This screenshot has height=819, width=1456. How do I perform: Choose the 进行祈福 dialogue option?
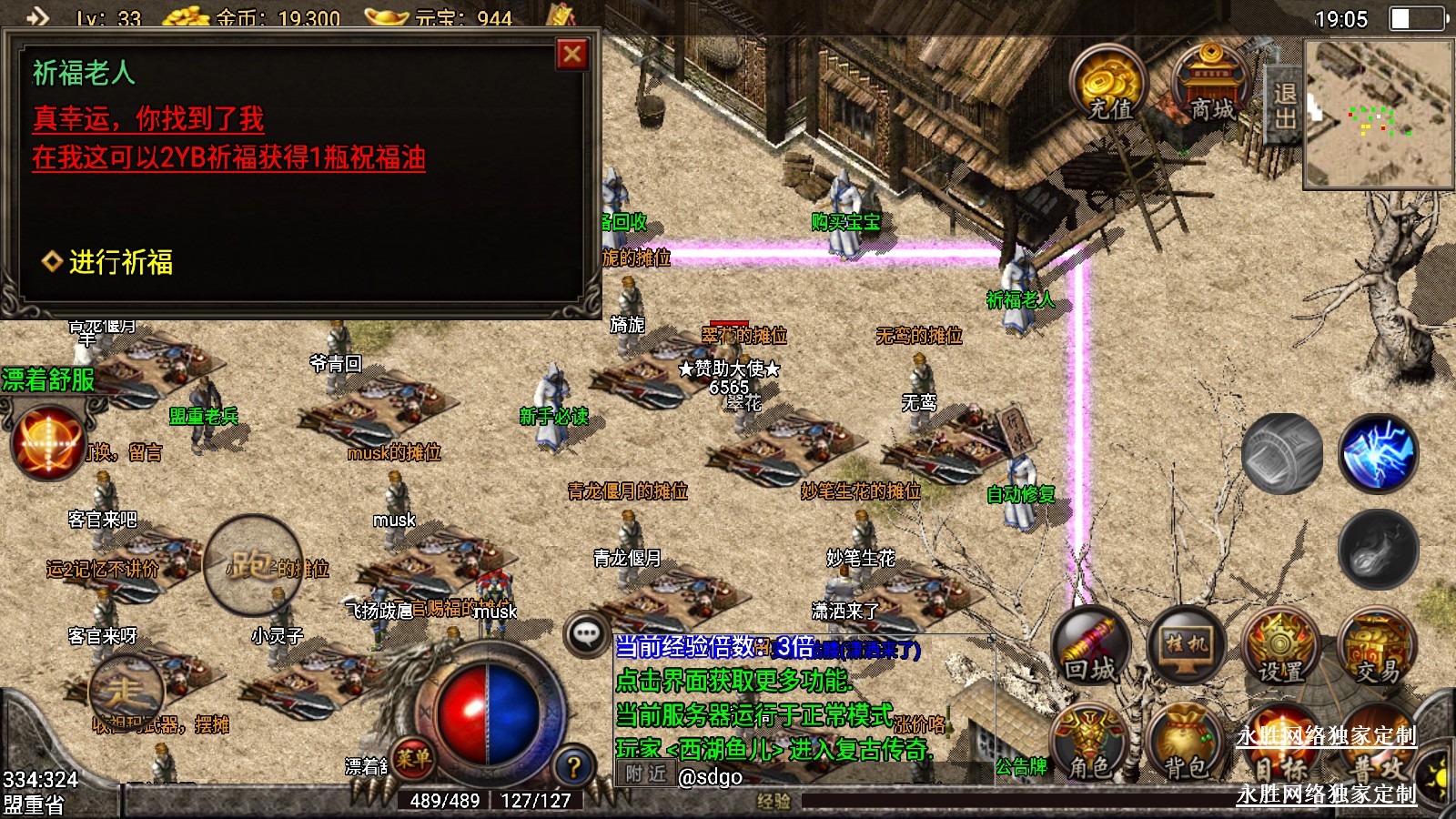pyautogui.click(x=120, y=262)
